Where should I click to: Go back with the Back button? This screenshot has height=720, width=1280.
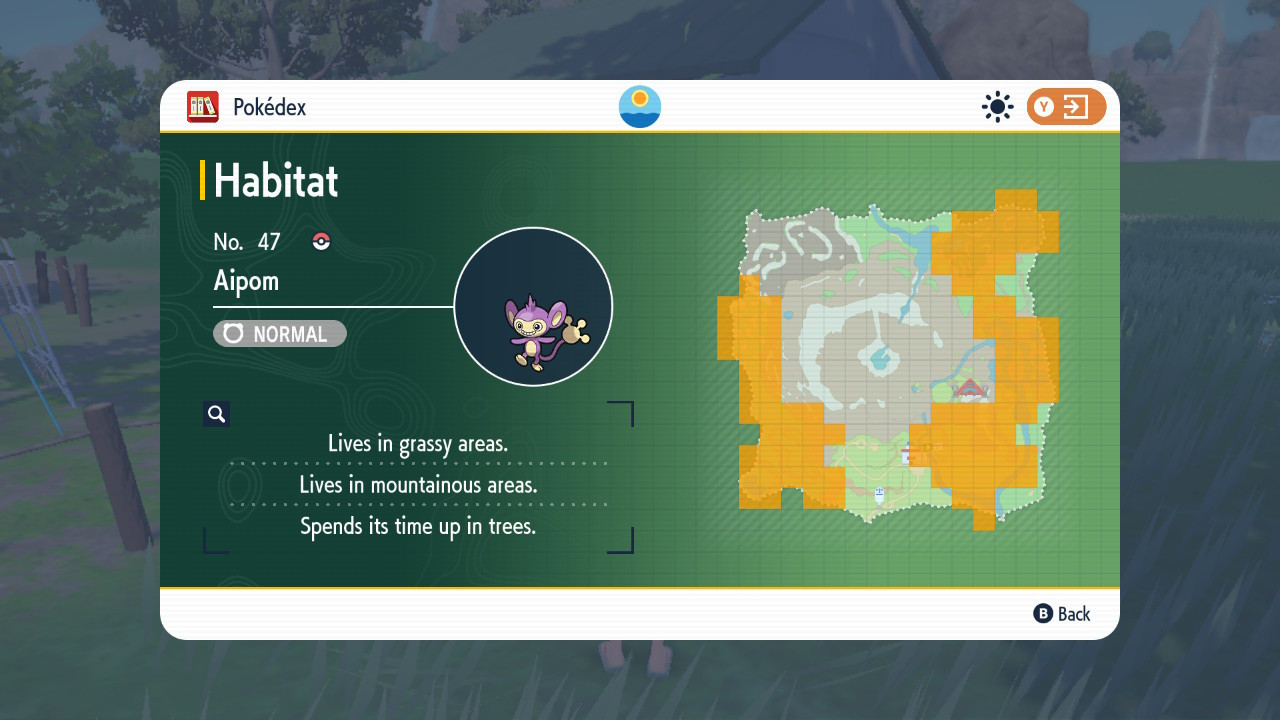coord(1062,614)
